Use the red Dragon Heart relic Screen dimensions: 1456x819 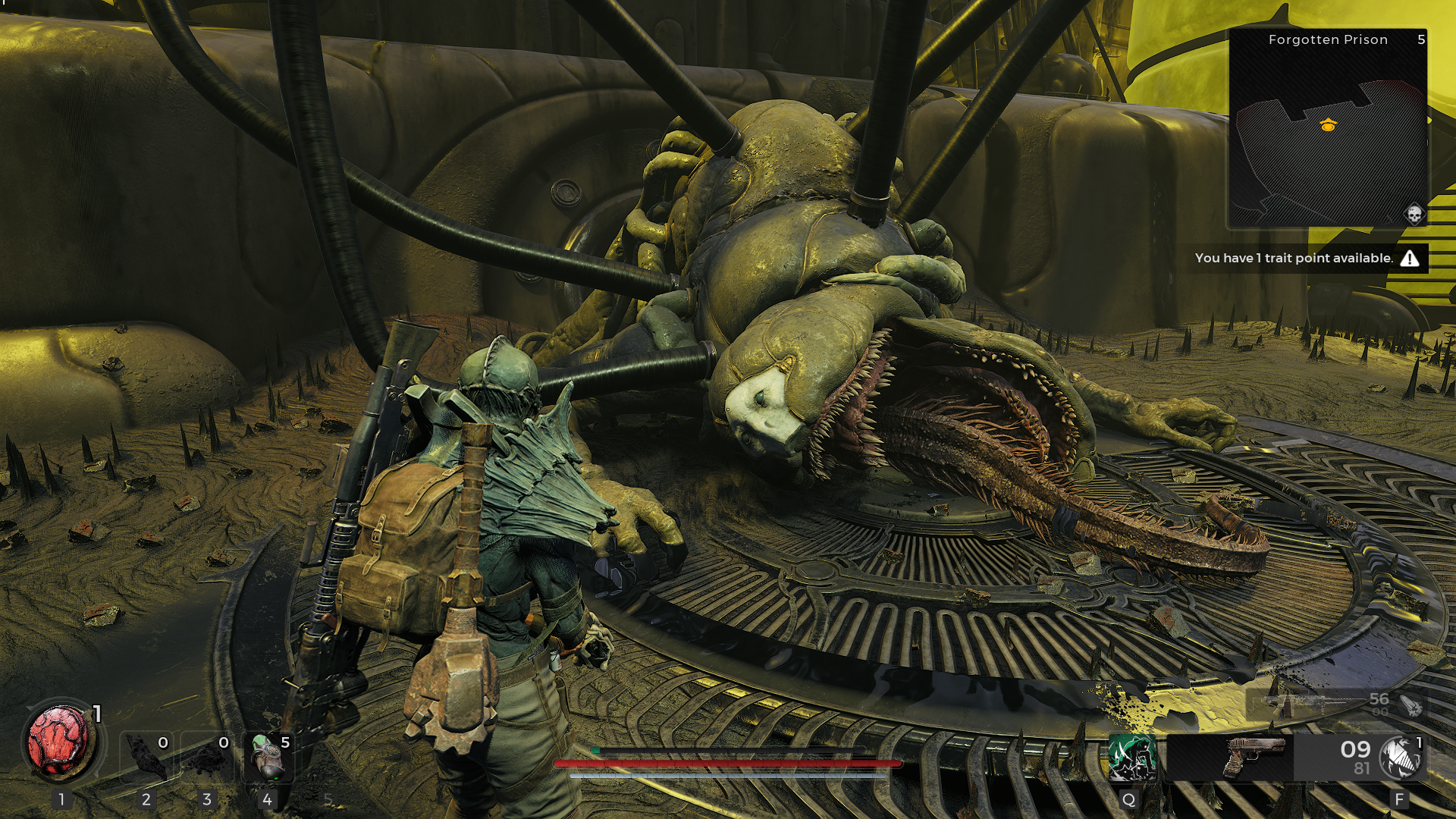coord(61,742)
